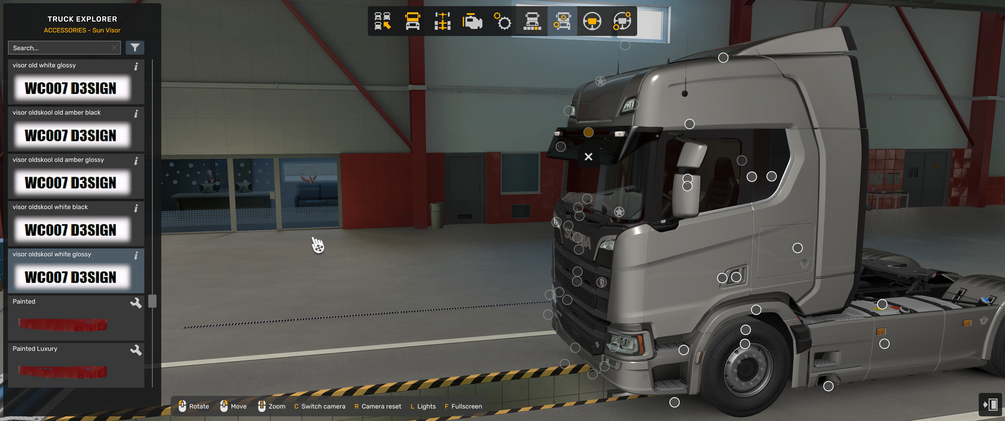Switch to the yellow cabin category
Viewport: 1005px width, 421px height.
pos(412,21)
